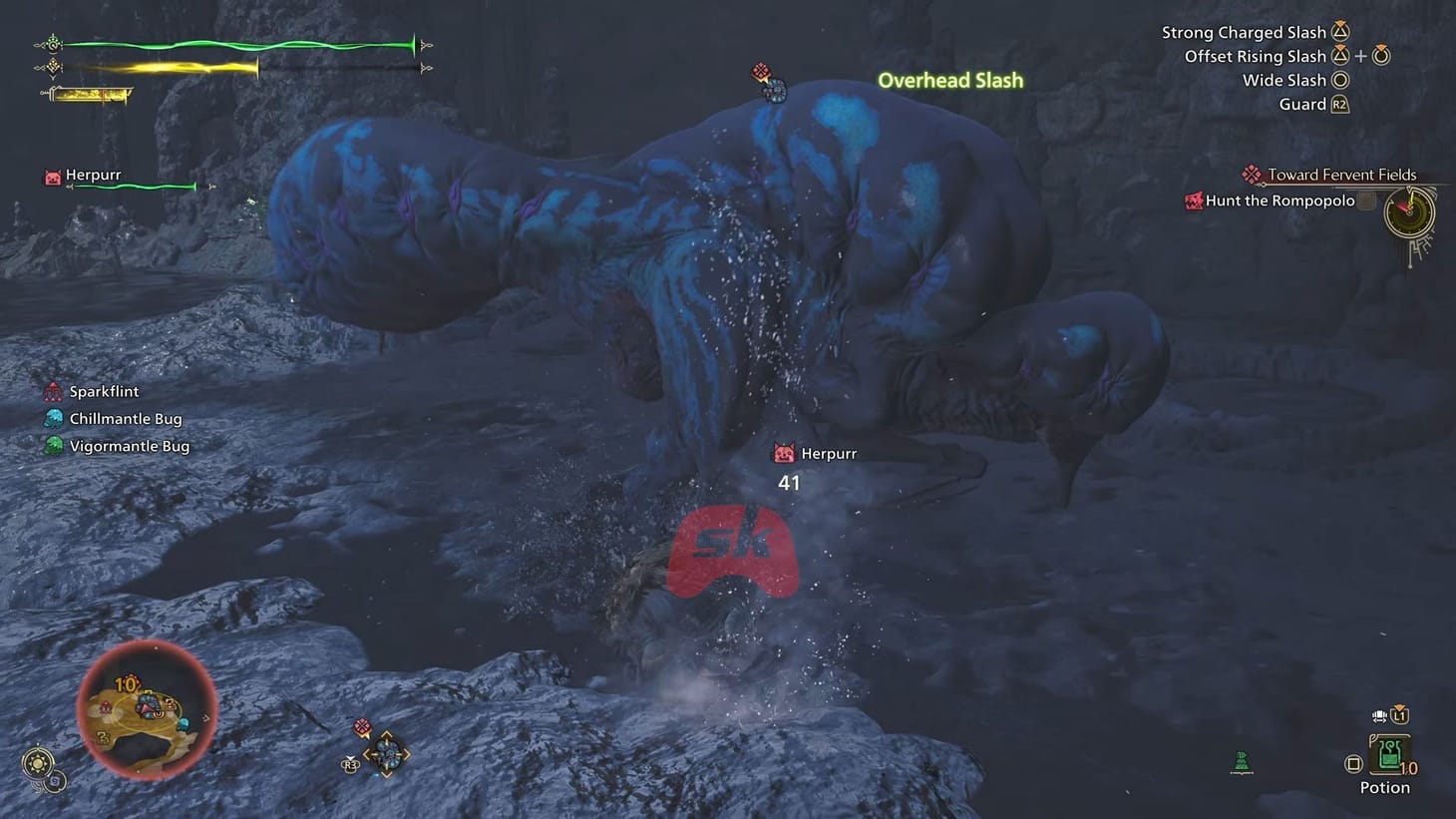
Task: Click the R2 Guard button prompt
Action: (x=1339, y=103)
